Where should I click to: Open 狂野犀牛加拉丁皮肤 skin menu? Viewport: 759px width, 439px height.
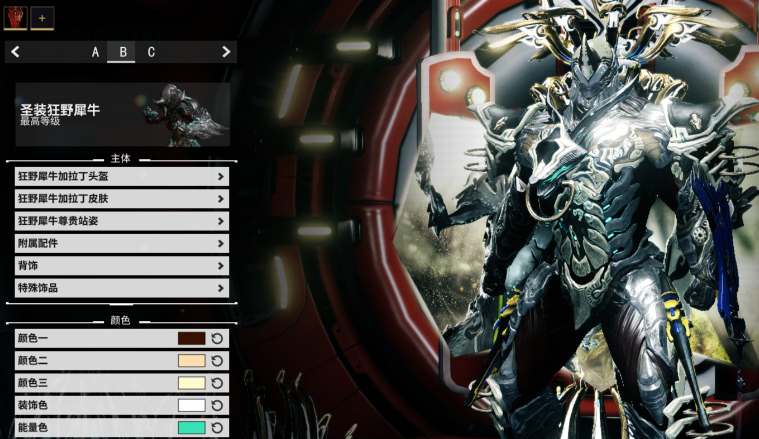[x=122, y=198]
